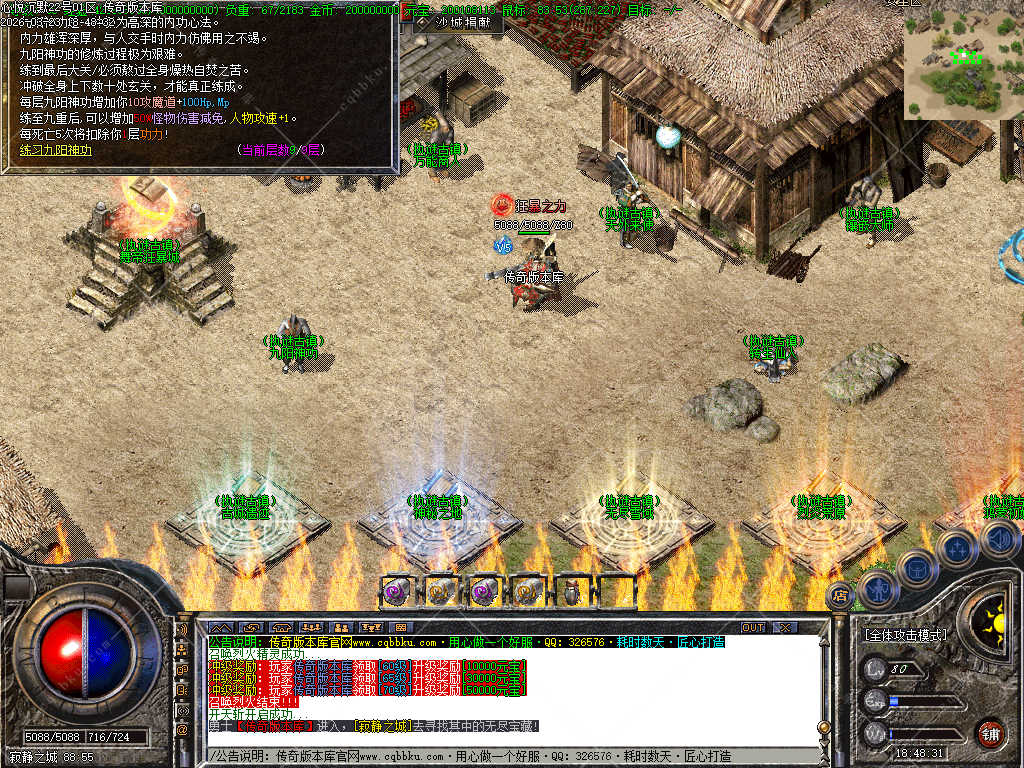Screen dimensions: 1024x768
Task: Open the skills sparkle round button
Action: click(x=957, y=549)
